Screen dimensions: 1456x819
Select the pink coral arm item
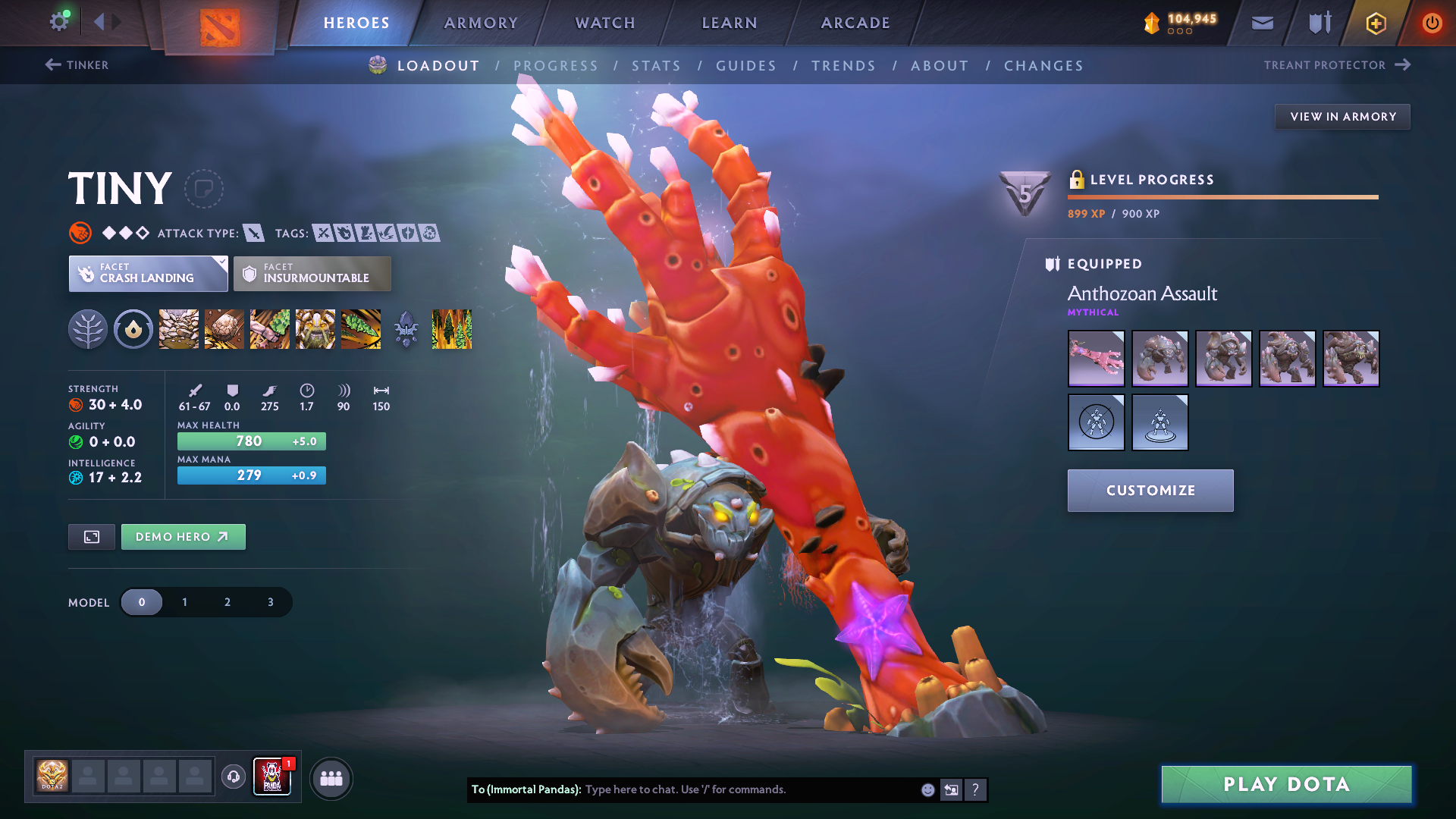(1096, 359)
